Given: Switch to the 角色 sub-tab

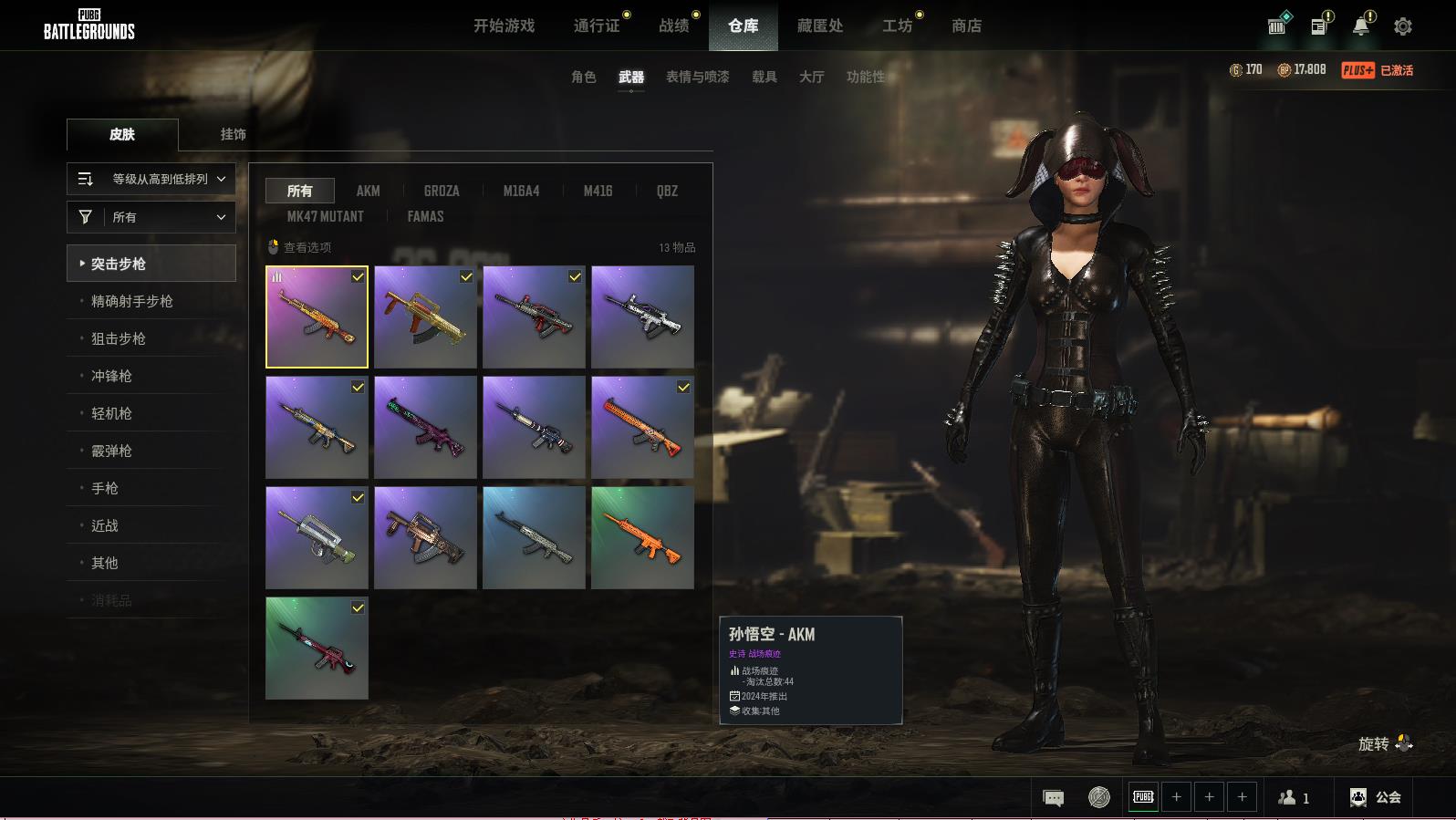Looking at the screenshot, I should [583, 77].
